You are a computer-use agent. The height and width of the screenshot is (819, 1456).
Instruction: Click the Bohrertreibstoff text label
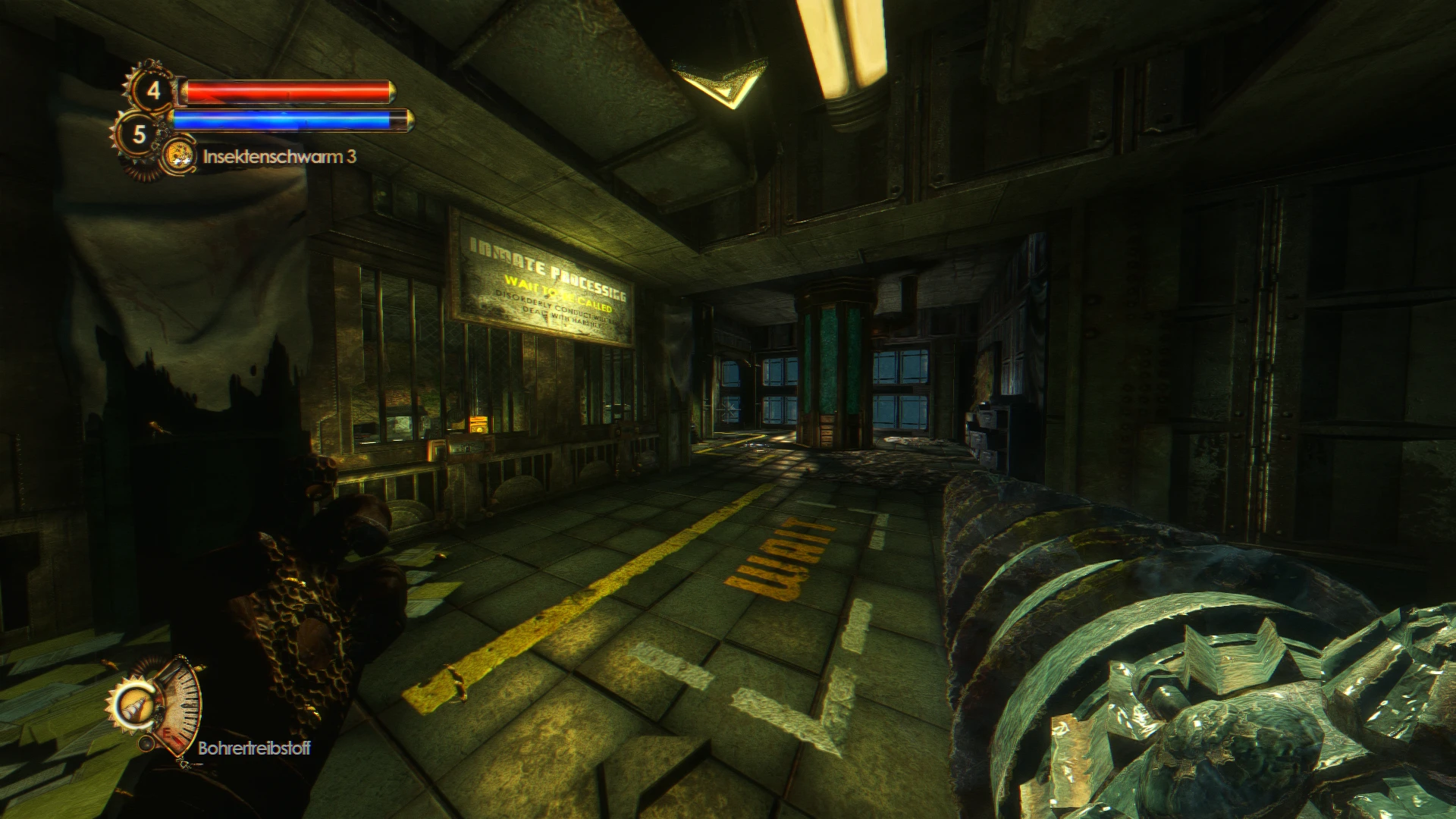point(253,747)
